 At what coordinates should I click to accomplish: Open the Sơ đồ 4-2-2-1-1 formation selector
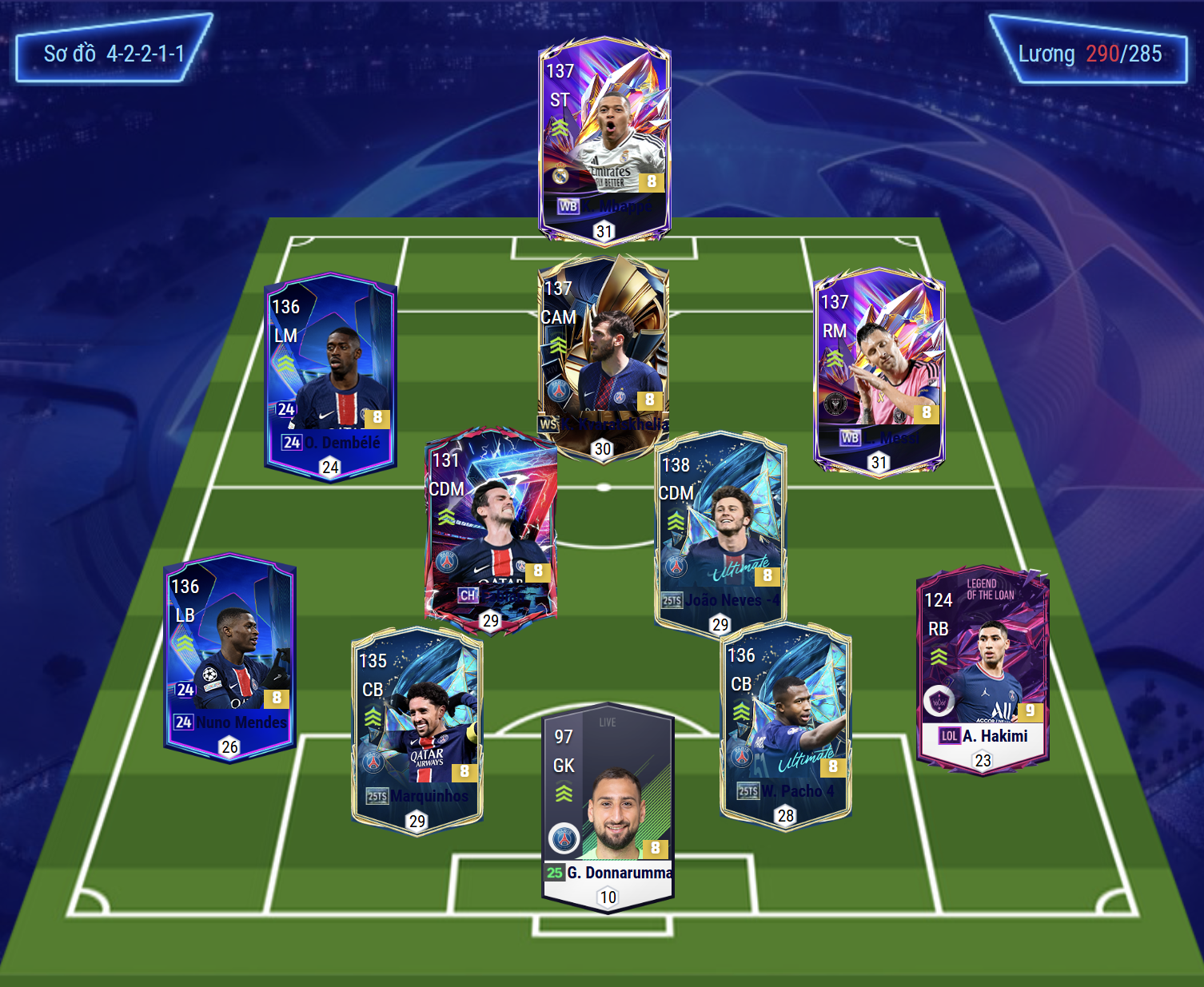click(x=114, y=54)
